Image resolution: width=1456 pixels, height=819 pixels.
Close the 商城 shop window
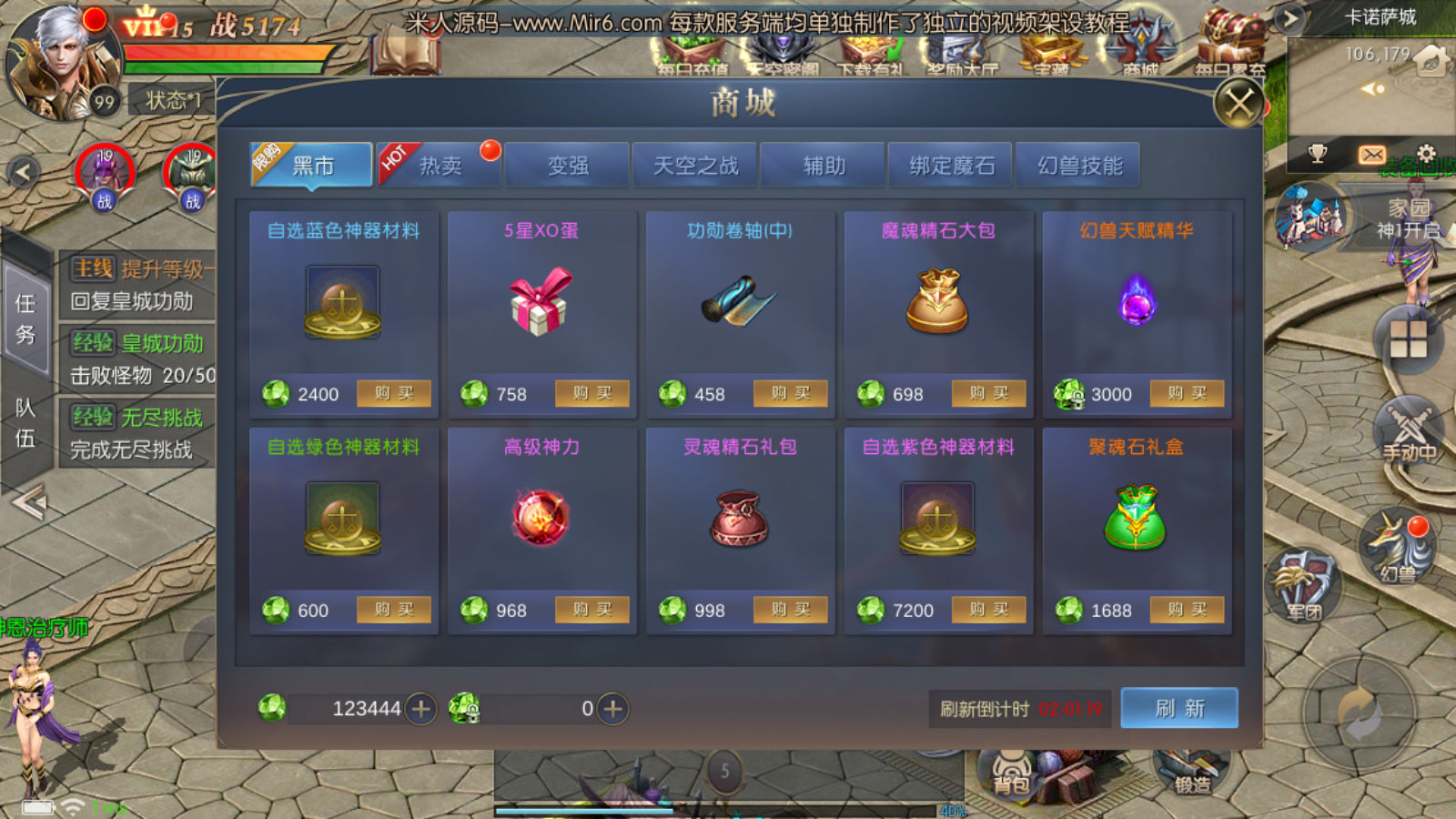point(1239,103)
